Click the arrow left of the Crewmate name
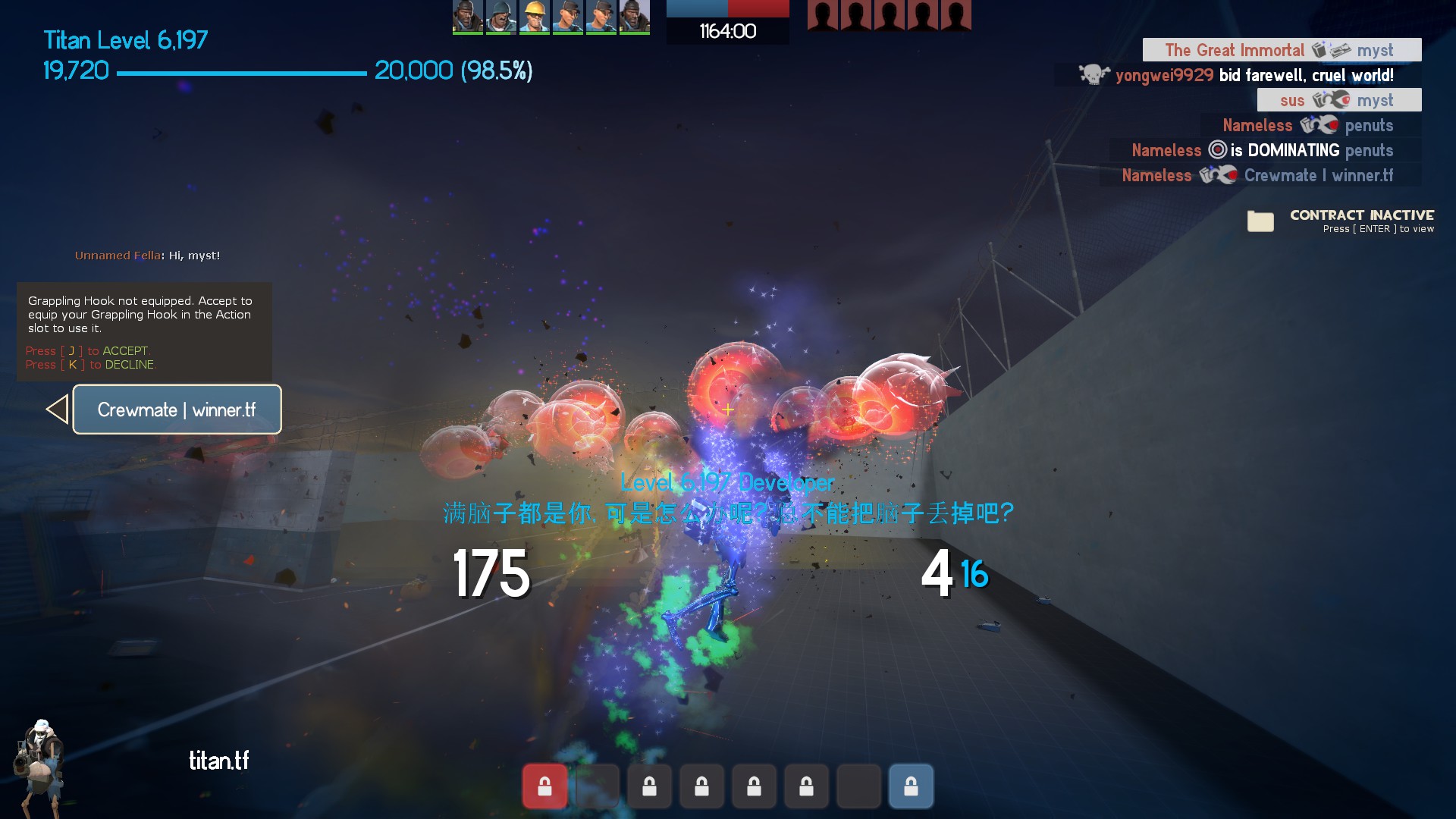This screenshot has width=1456, height=819. [57, 409]
